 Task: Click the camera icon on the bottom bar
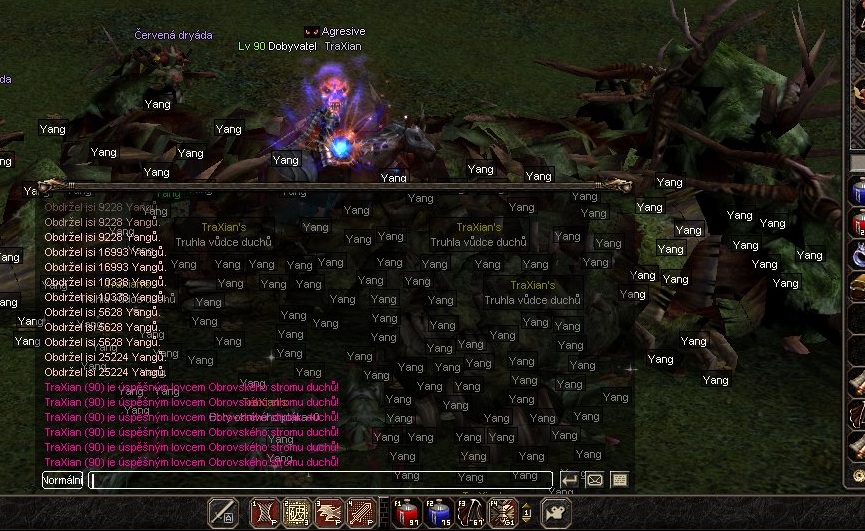[553, 513]
